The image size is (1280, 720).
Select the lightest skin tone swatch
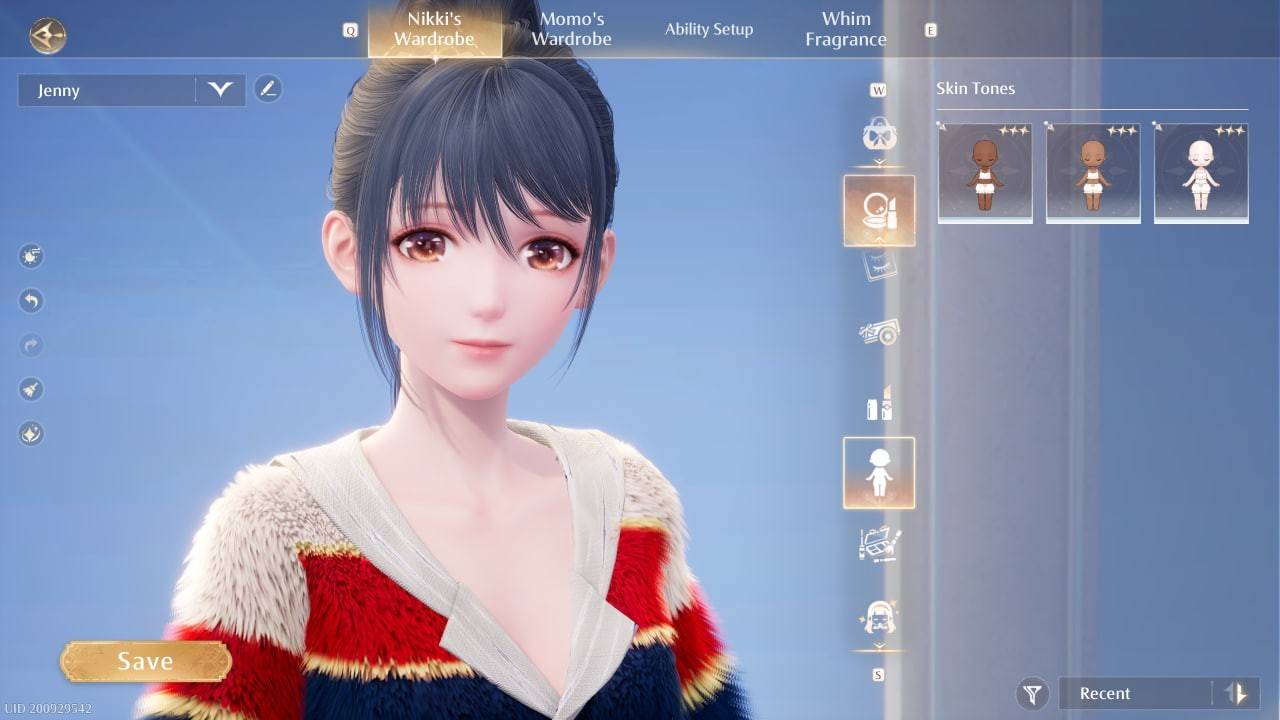[1200, 172]
